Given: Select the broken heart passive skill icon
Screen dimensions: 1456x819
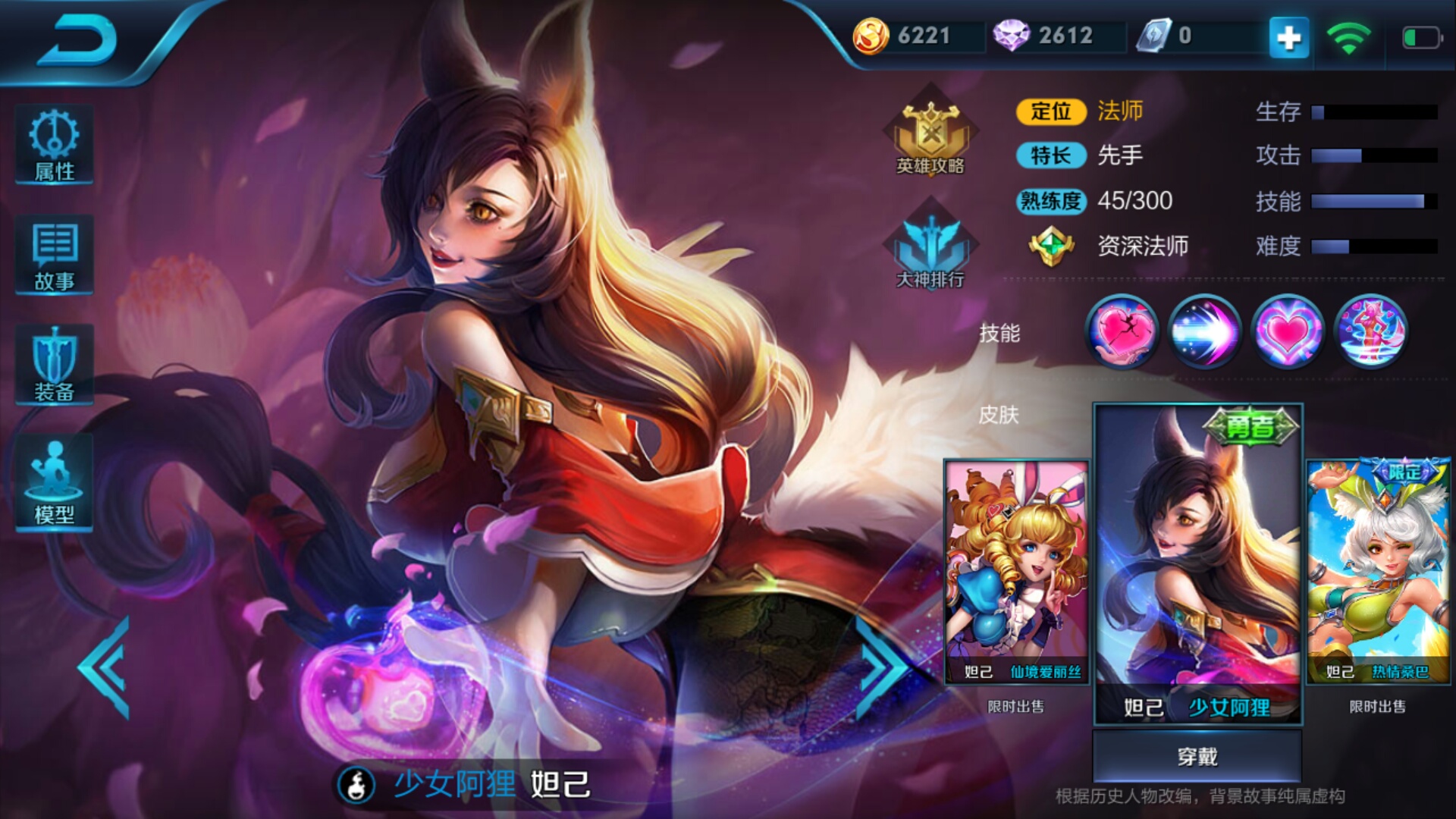Looking at the screenshot, I should pyautogui.click(x=1122, y=331).
